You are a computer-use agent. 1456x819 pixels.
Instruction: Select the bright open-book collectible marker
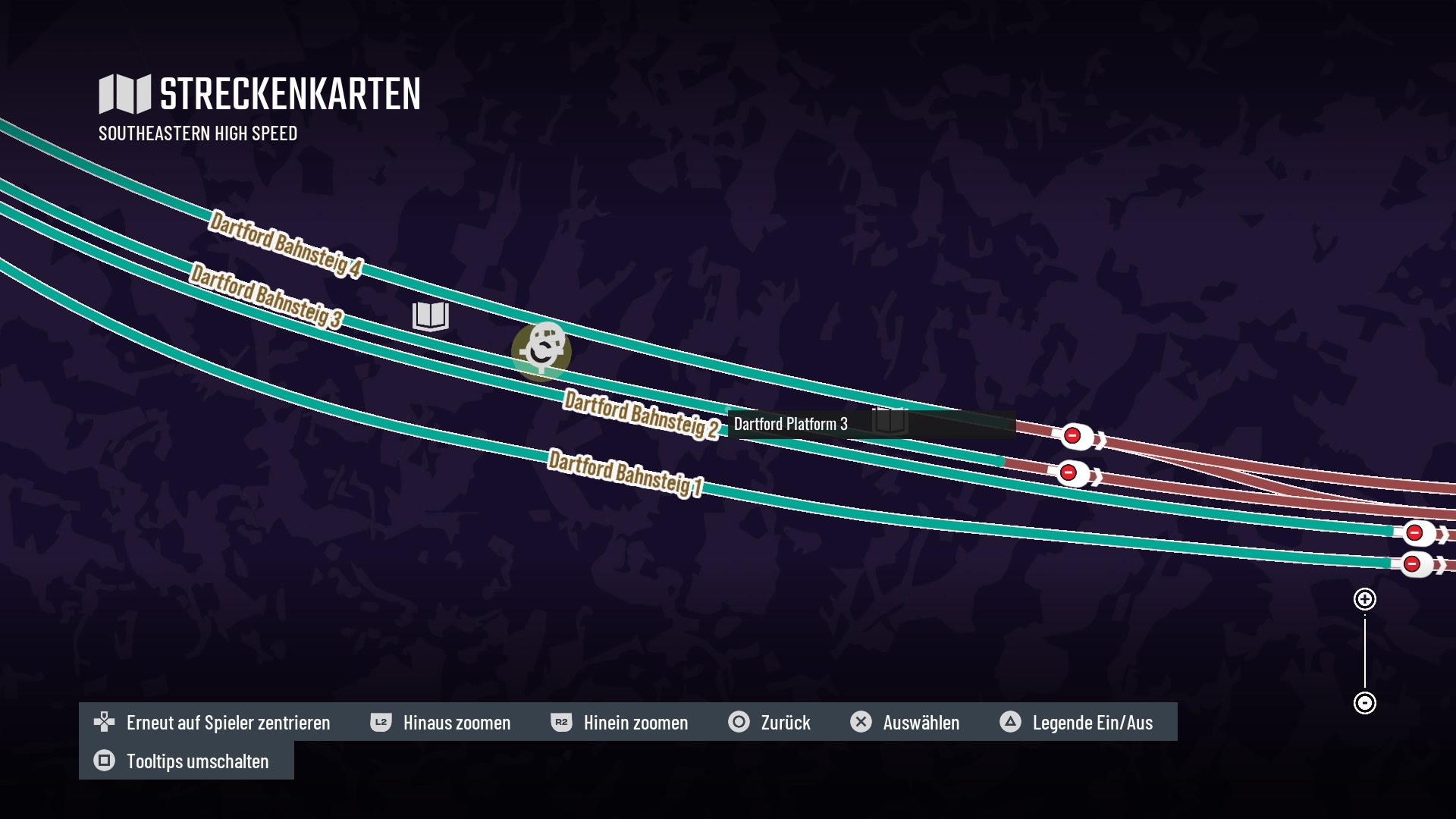431,315
